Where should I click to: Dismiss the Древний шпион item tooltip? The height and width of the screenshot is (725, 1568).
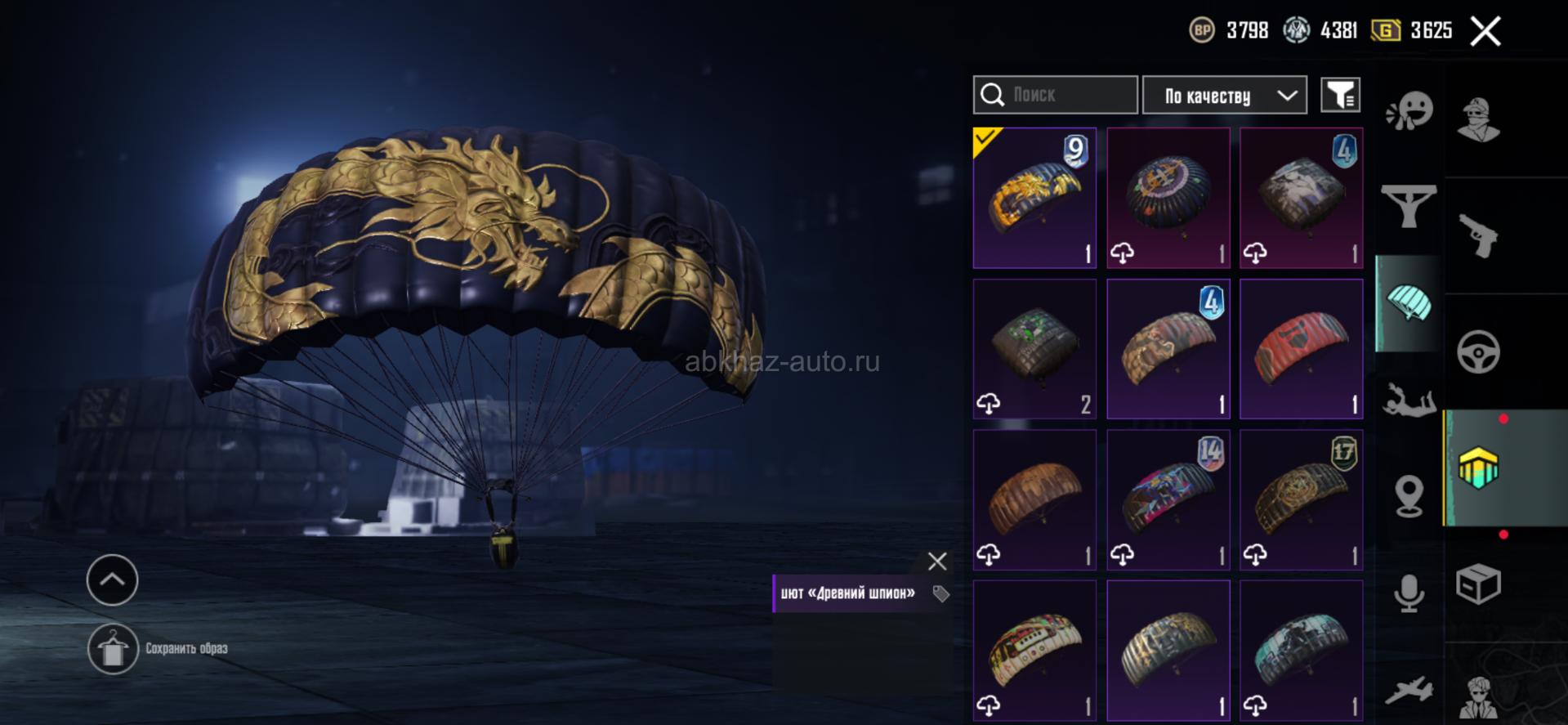pos(937,562)
